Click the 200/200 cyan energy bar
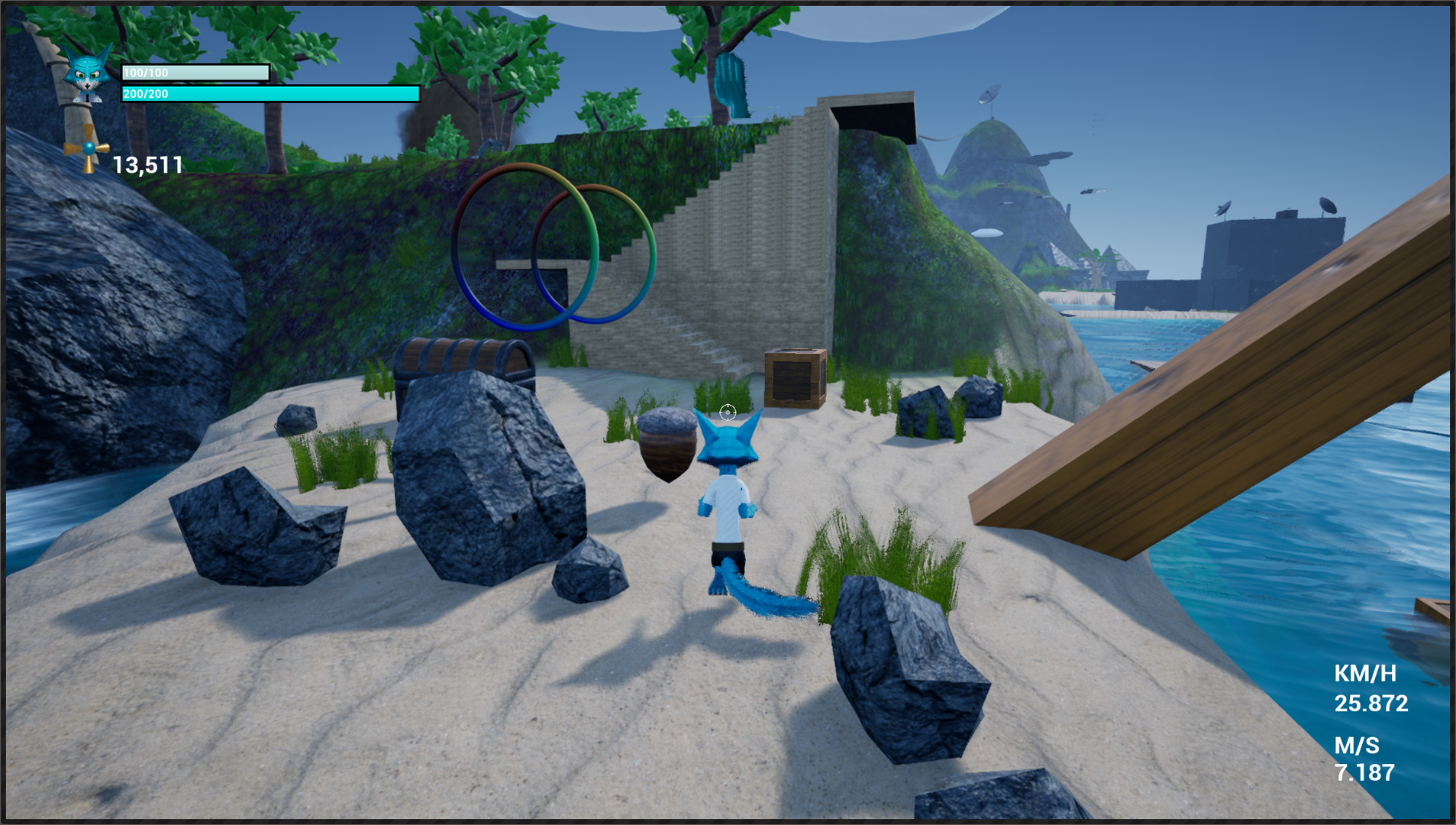This screenshot has width=1456, height=825. click(x=269, y=94)
